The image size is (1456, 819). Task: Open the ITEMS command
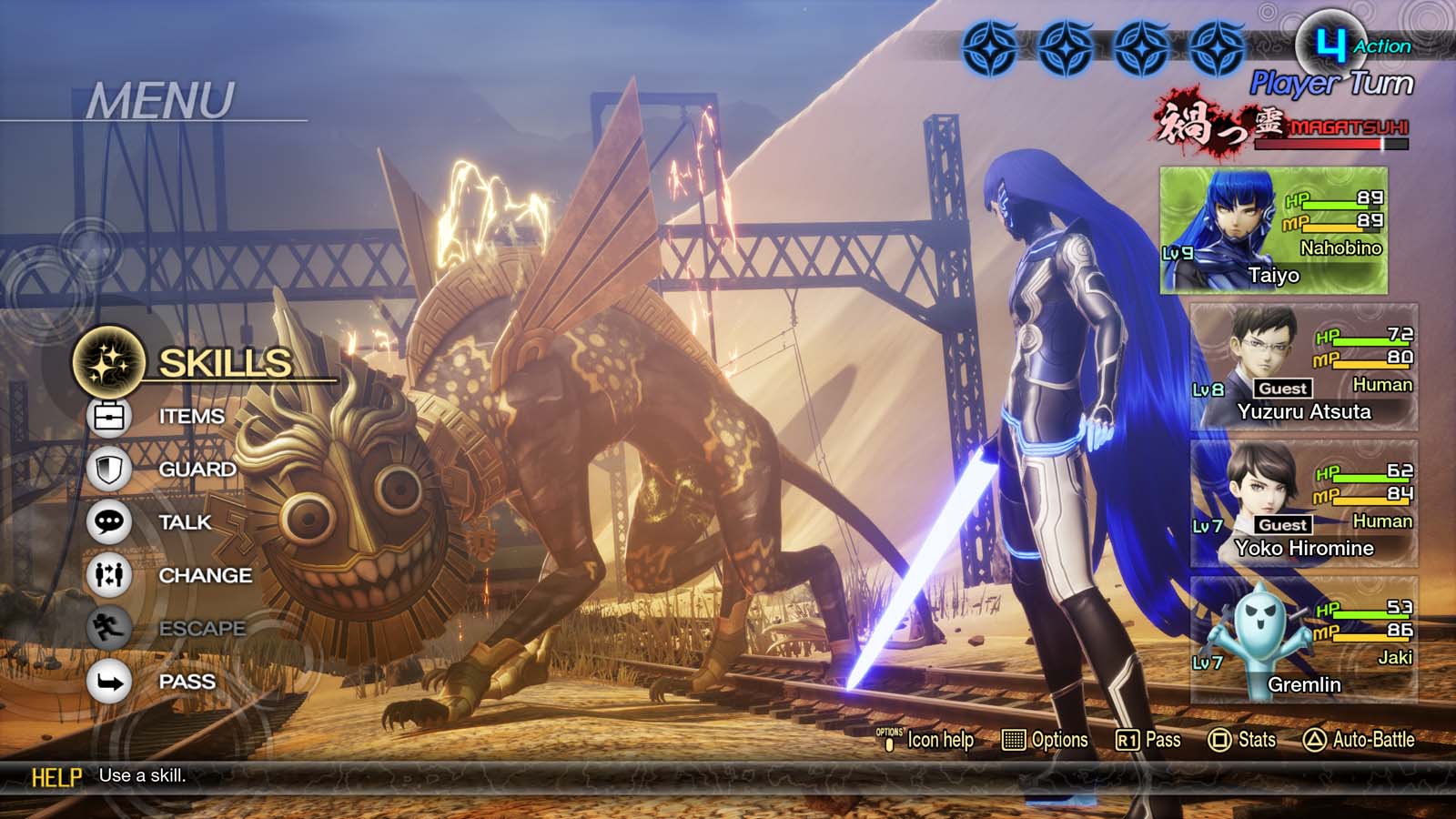pos(191,416)
